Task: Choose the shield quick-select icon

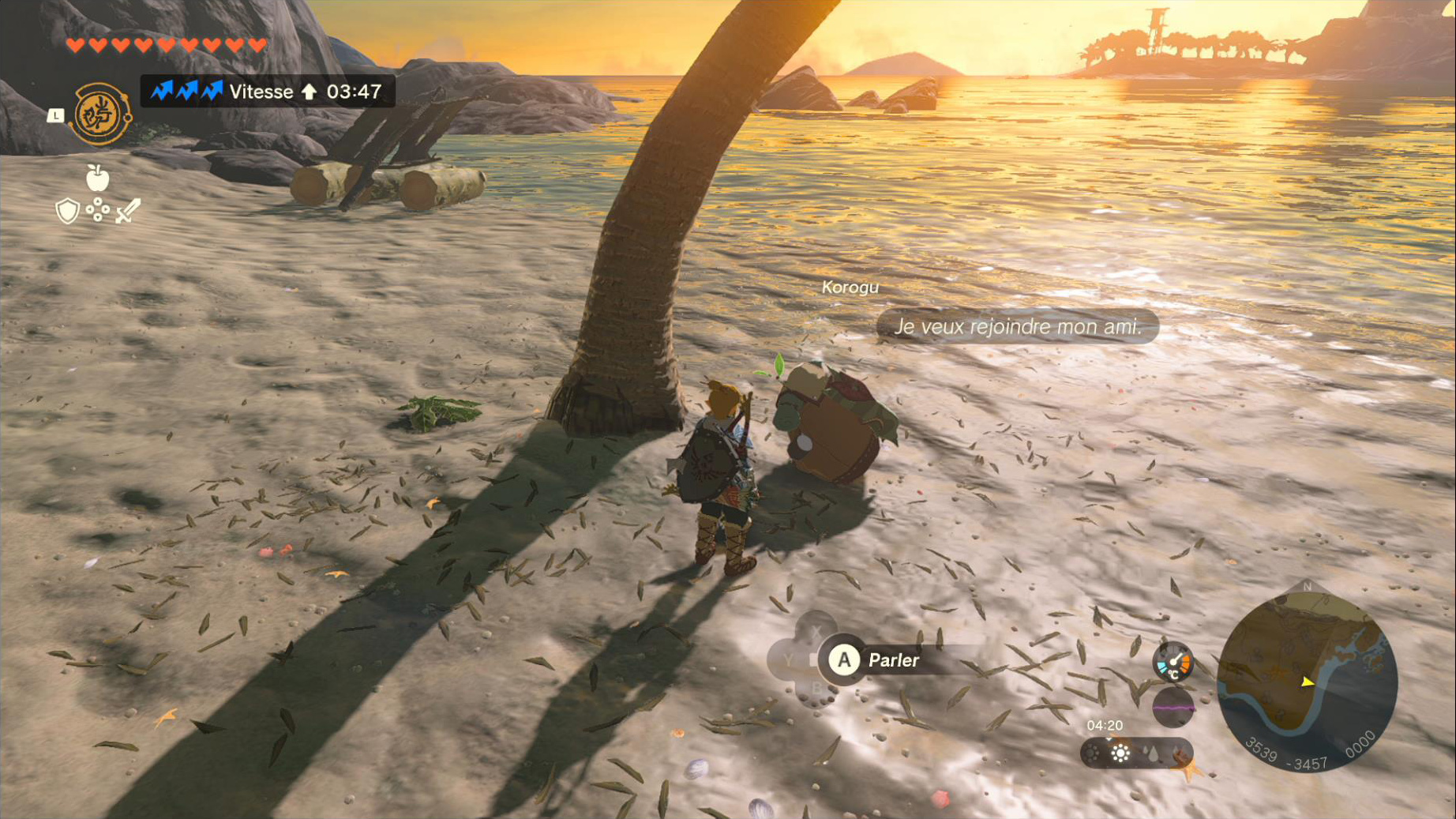Action: (x=68, y=211)
